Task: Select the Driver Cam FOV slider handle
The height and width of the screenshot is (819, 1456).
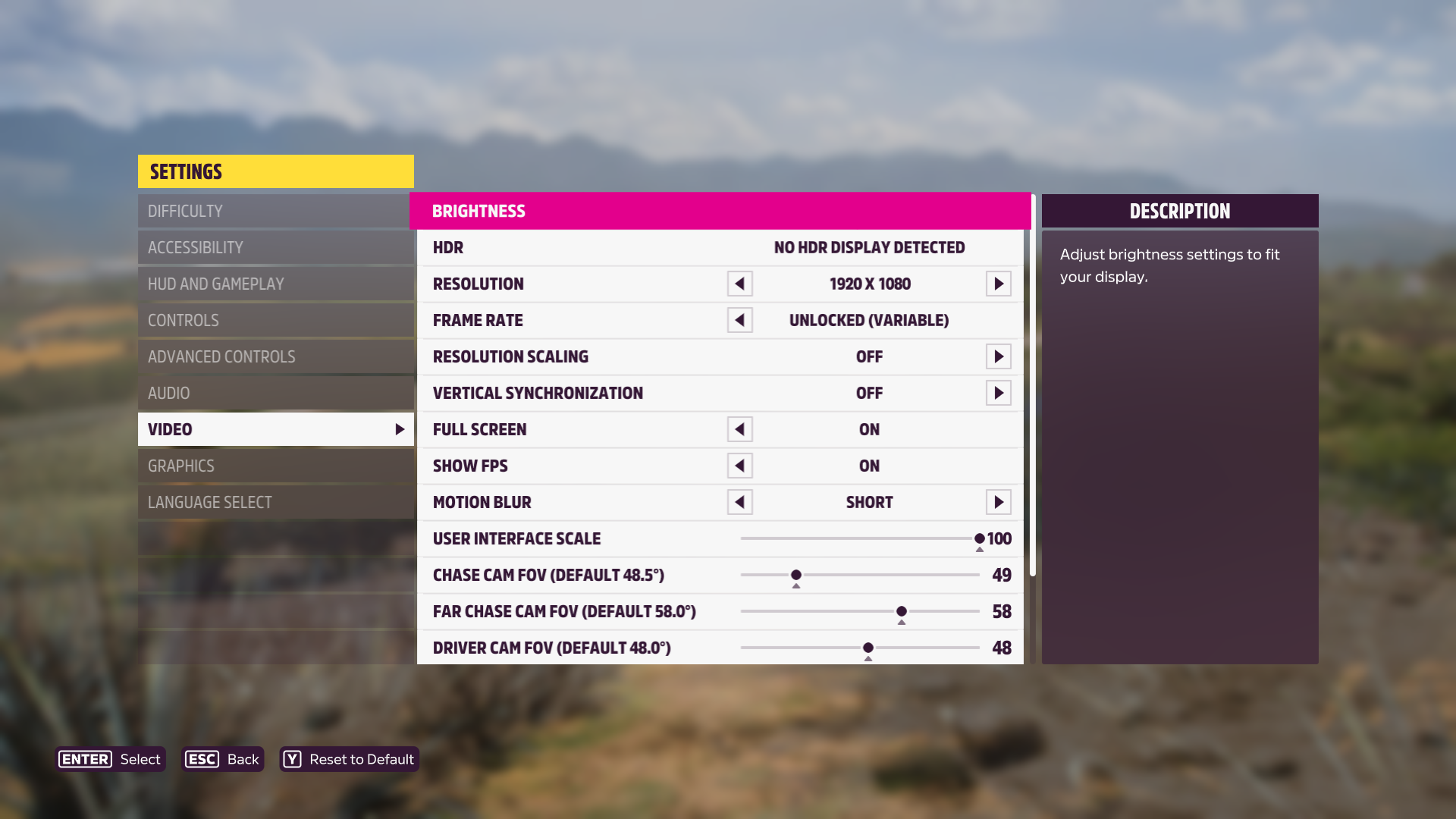Action: click(868, 648)
